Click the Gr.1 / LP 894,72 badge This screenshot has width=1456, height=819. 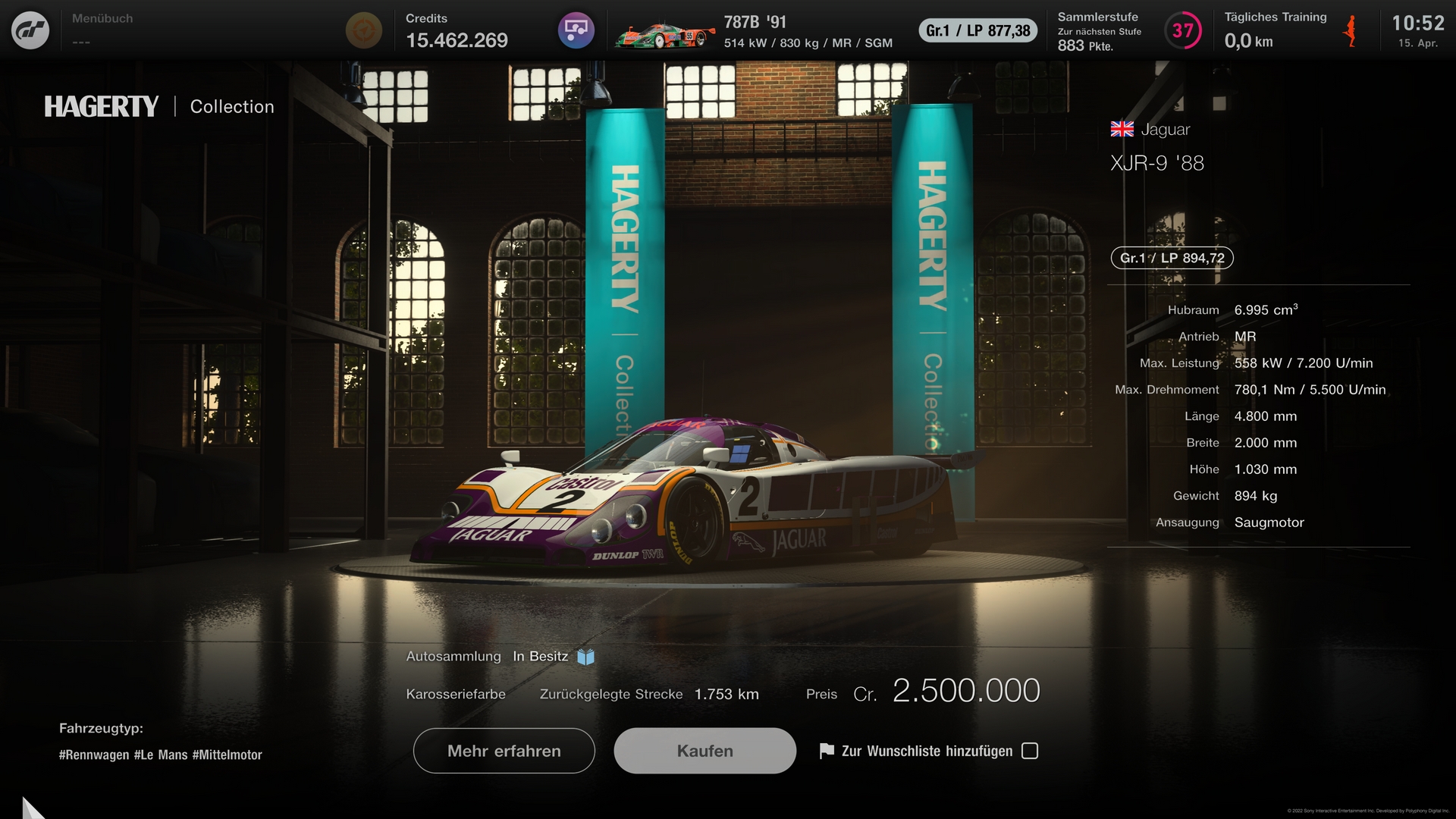point(1171,258)
